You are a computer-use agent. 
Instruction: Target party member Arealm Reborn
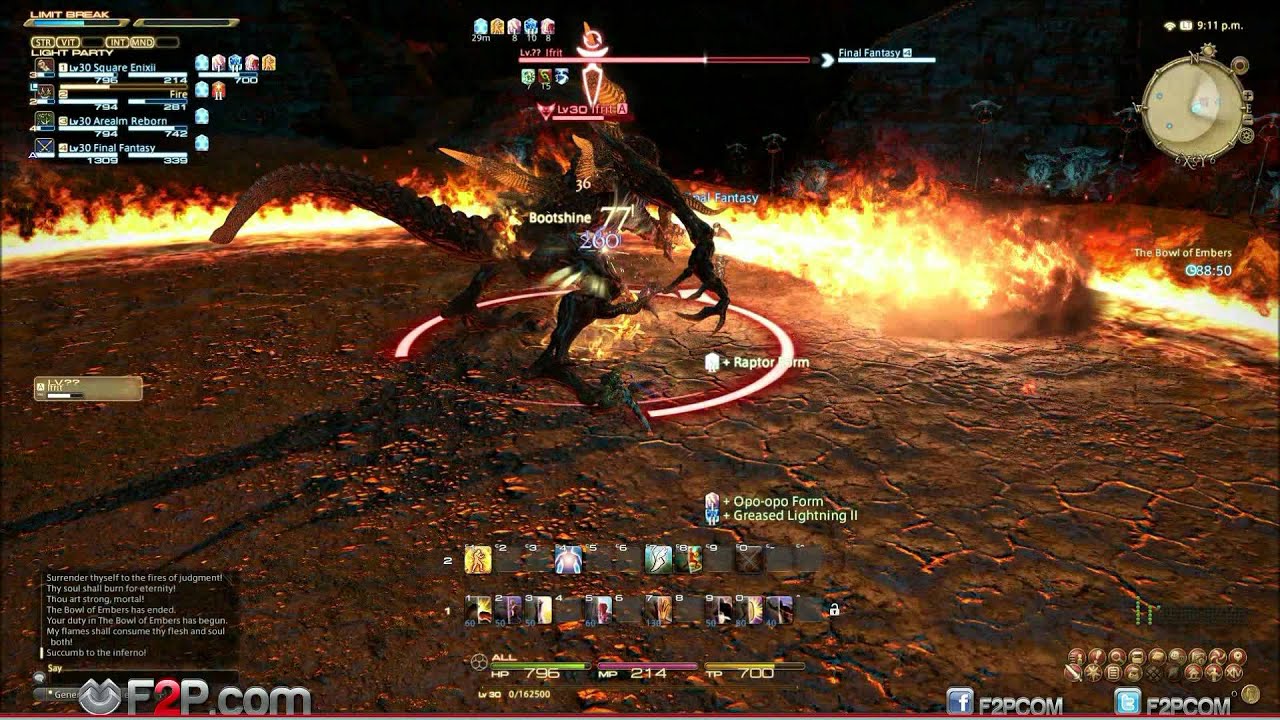[x=110, y=121]
